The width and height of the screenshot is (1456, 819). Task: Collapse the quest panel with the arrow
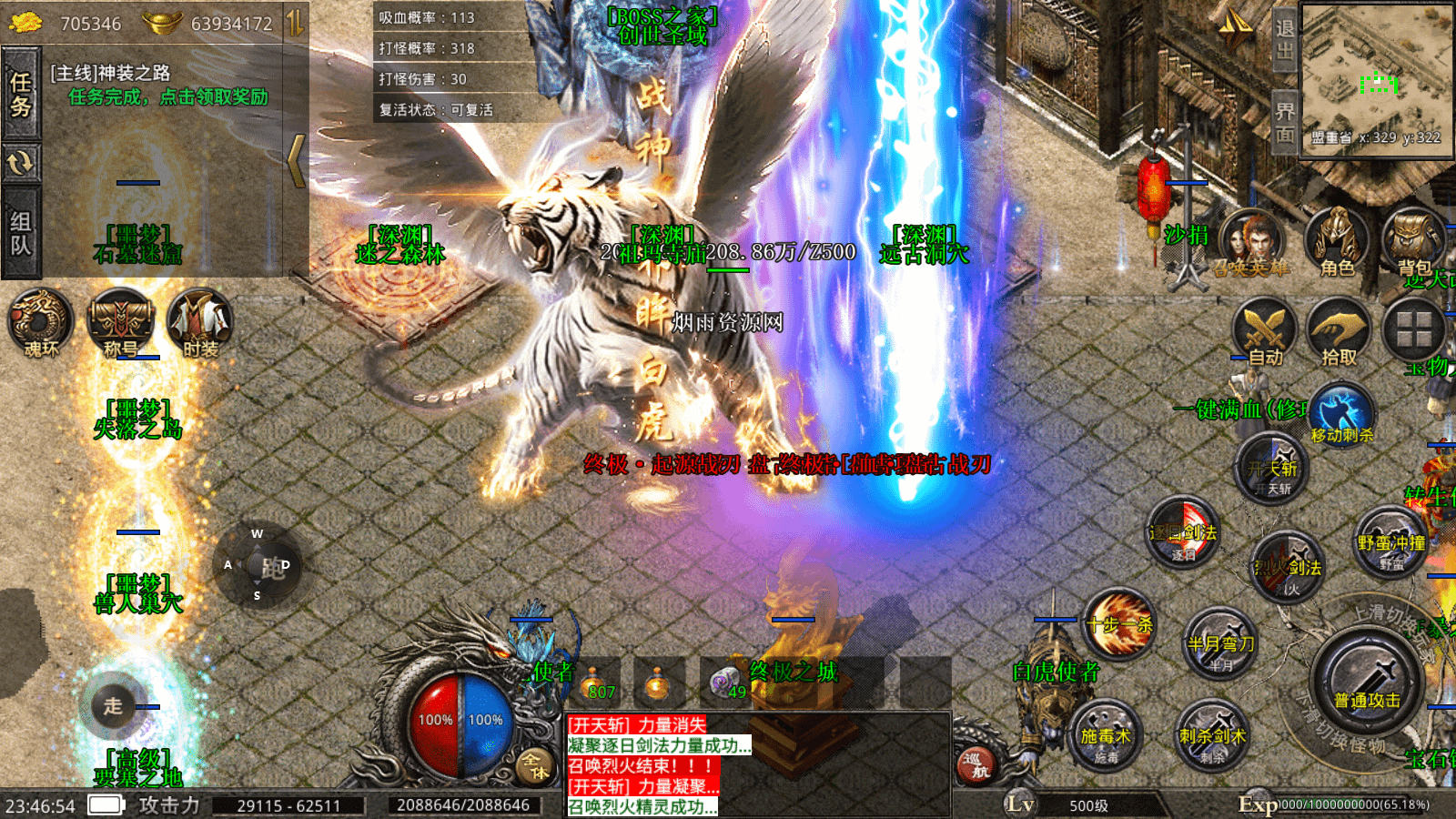pos(296,161)
